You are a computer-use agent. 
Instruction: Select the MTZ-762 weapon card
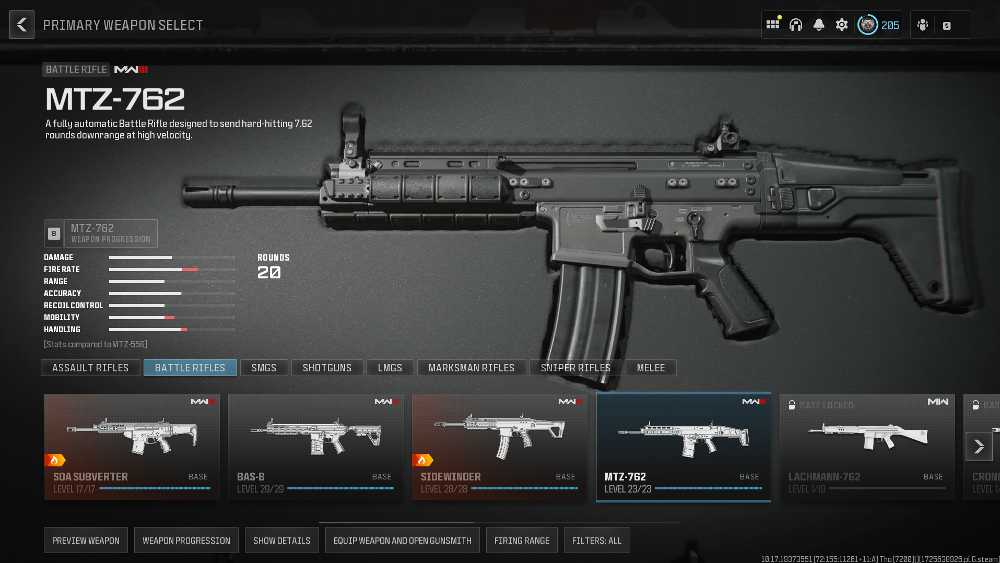pos(684,446)
